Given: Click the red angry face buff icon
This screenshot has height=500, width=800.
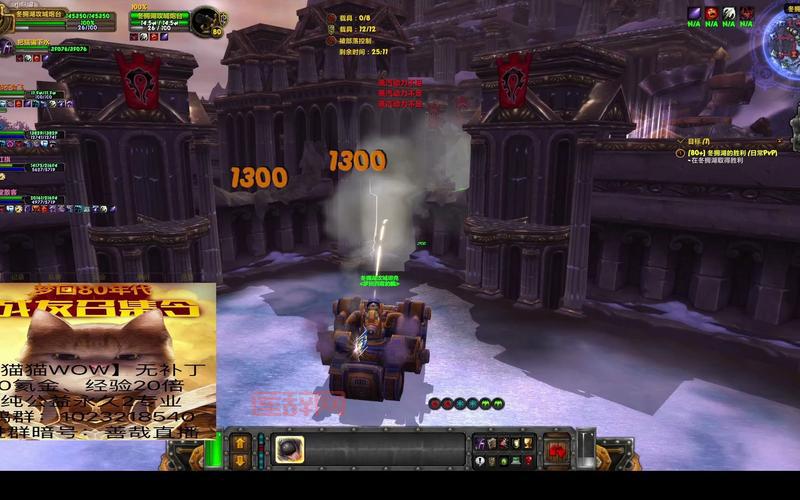Looking at the screenshot, I should [x=712, y=13].
